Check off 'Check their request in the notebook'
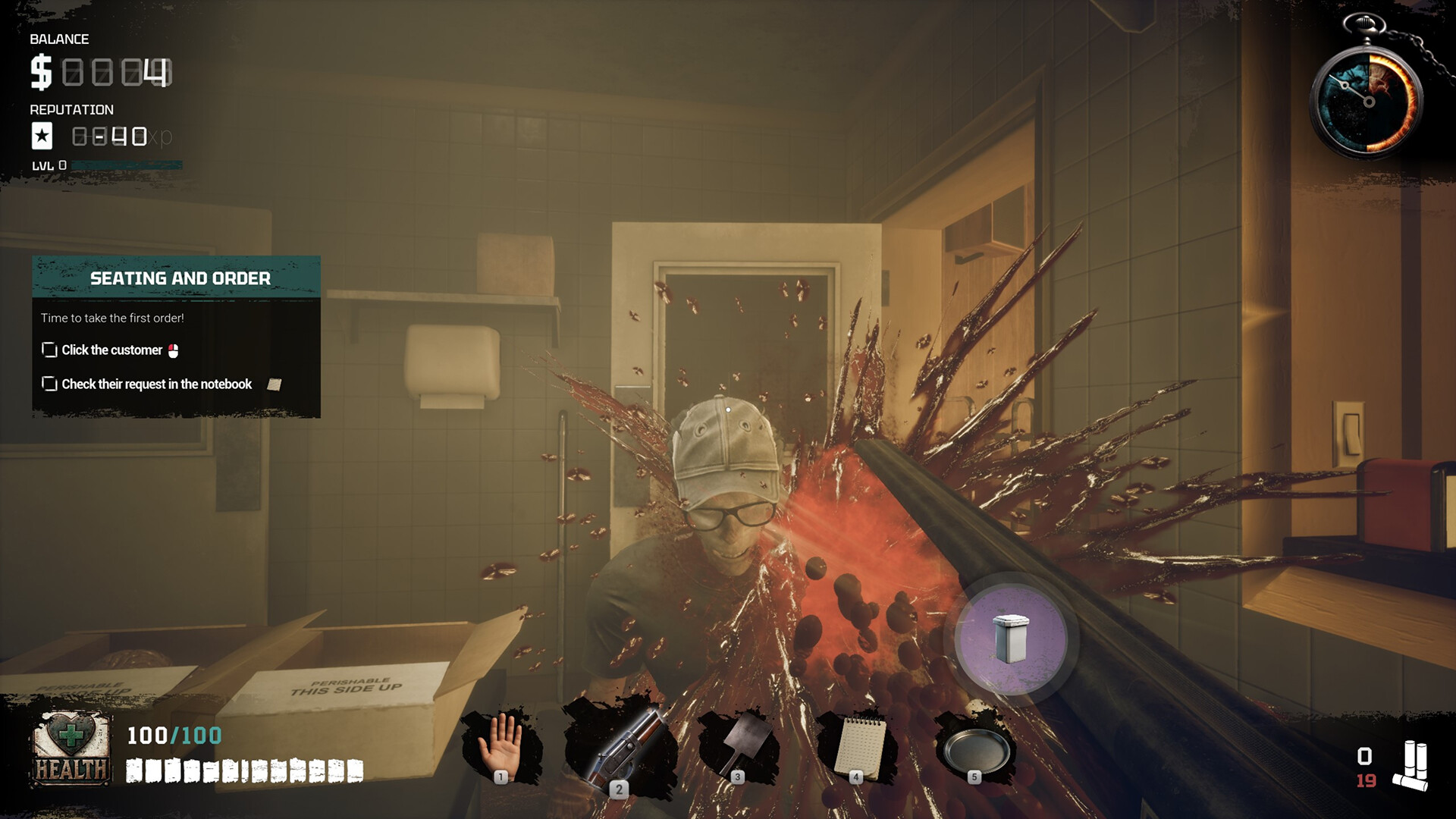 [x=49, y=384]
